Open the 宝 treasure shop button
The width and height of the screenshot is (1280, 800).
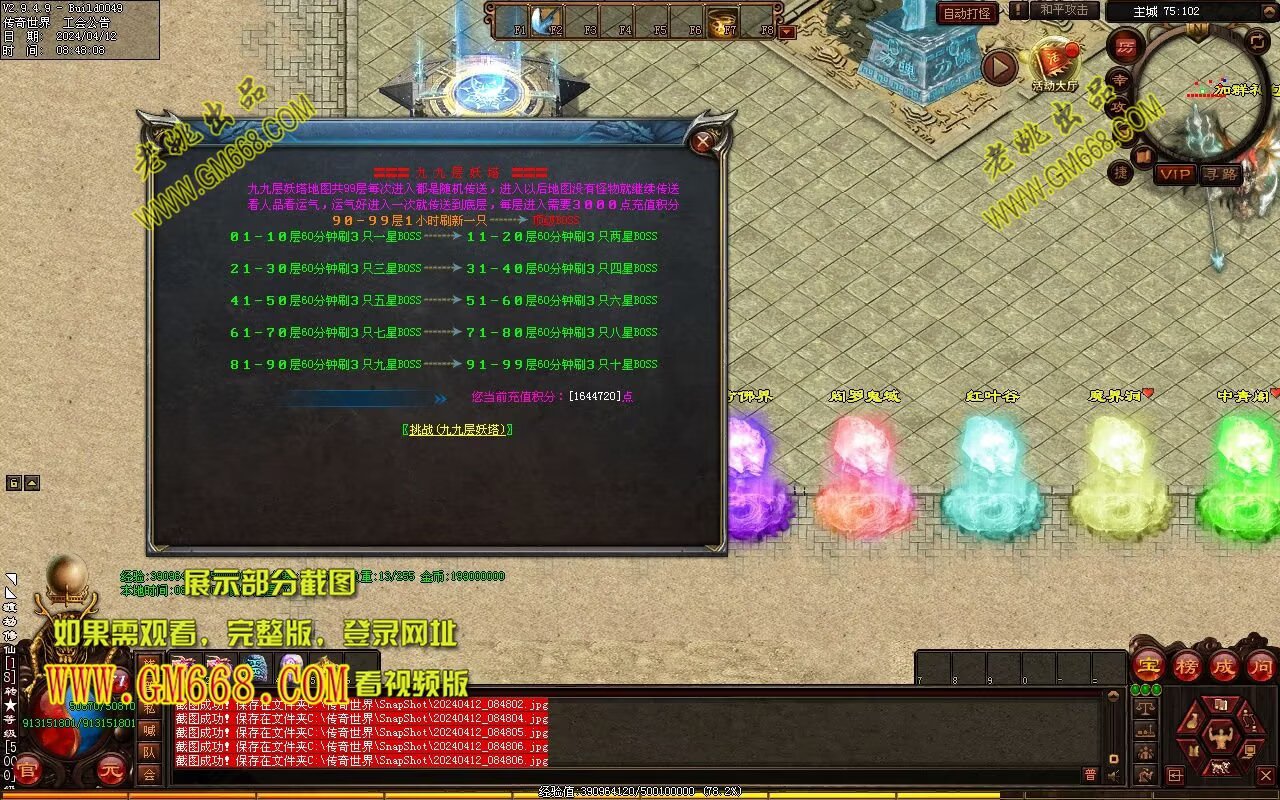1147,665
